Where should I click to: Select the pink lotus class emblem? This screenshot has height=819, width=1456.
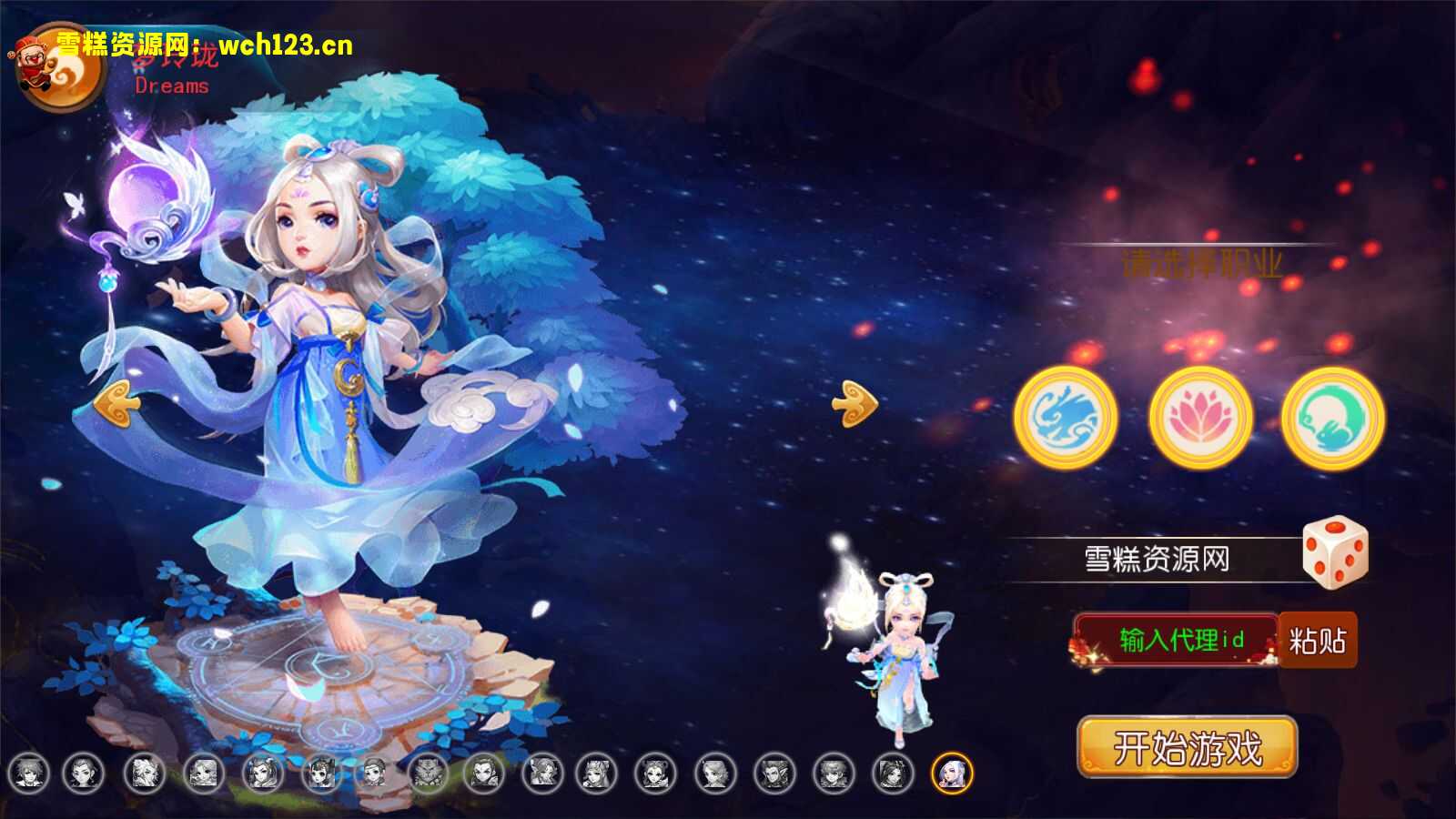click(1199, 417)
